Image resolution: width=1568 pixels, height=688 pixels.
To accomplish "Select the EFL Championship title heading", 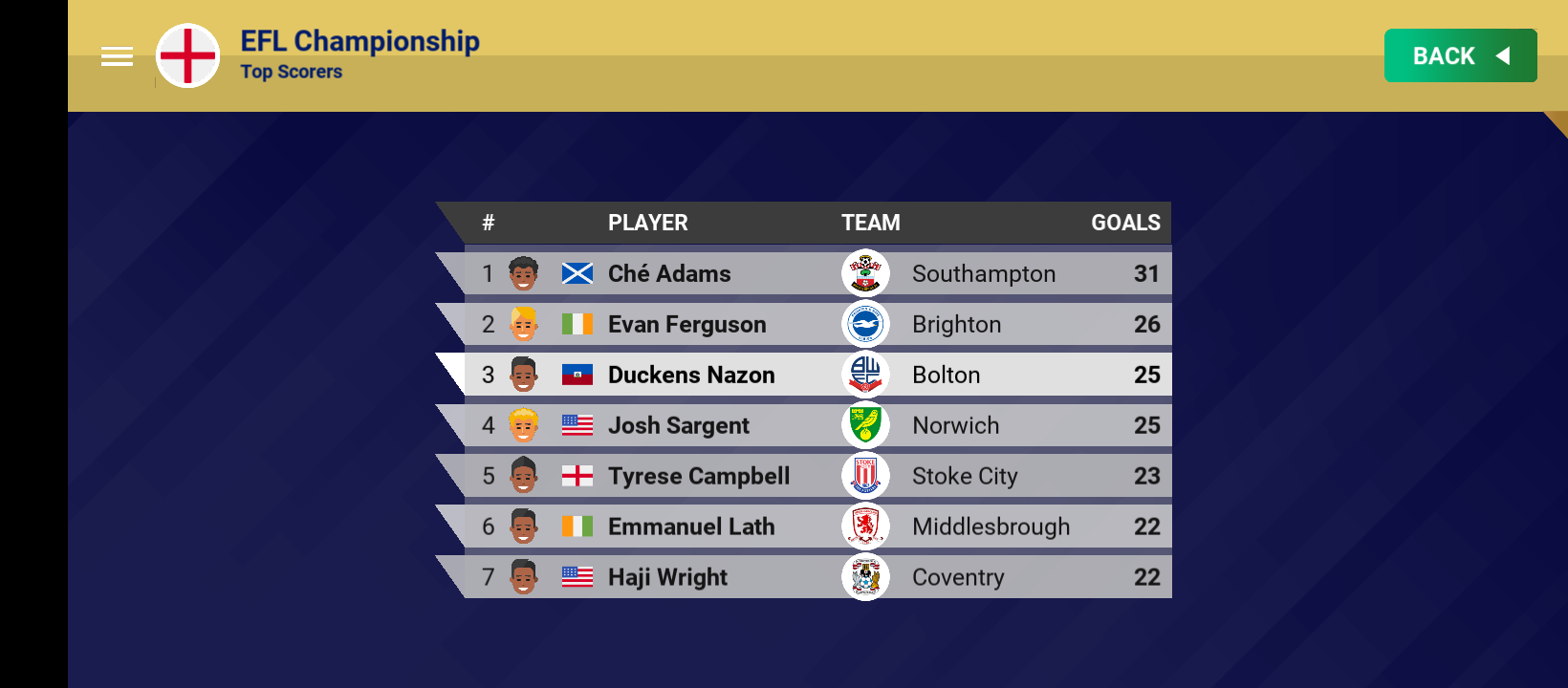I will pyautogui.click(x=360, y=41).
